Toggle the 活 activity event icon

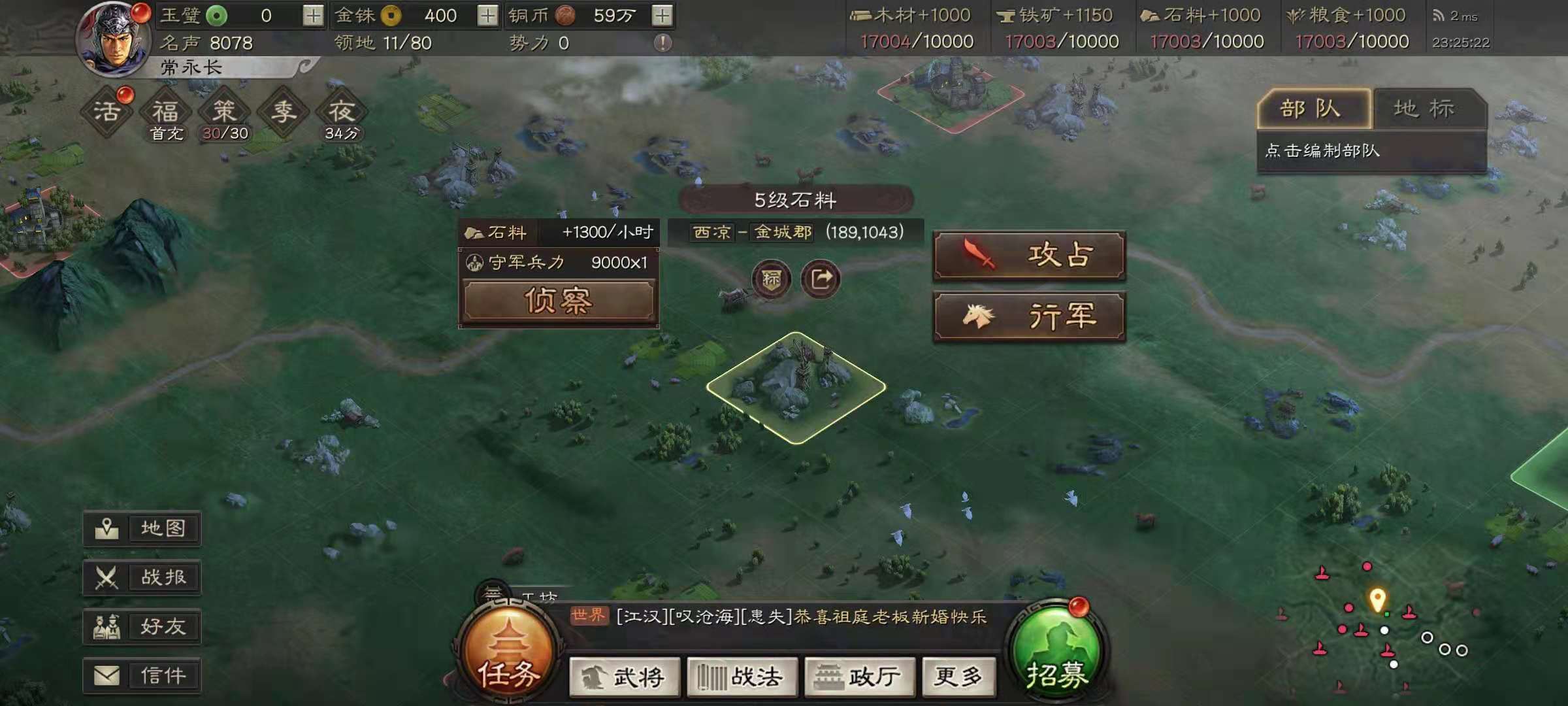coord(106,111)
